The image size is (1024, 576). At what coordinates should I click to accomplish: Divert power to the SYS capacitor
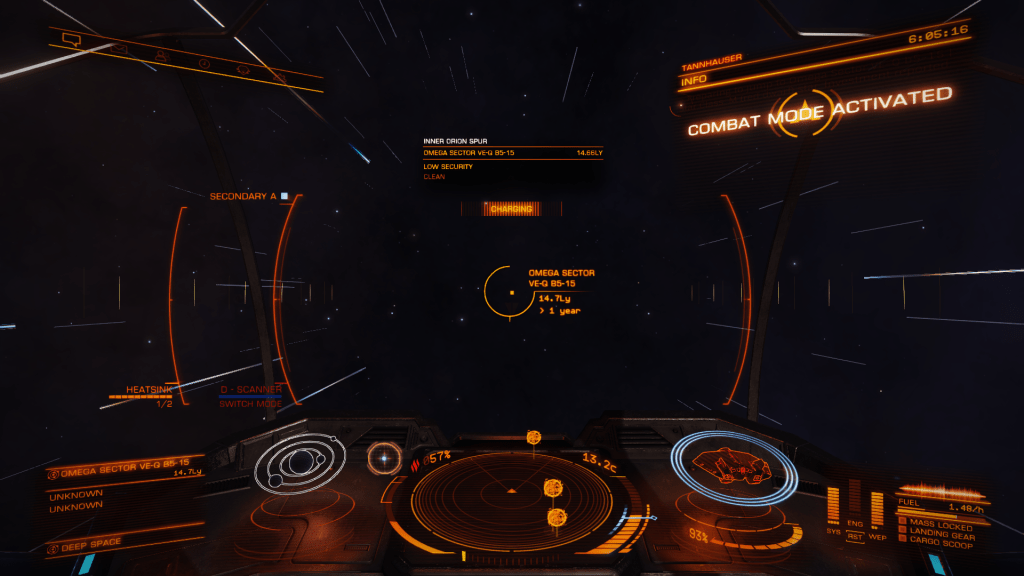833,505
